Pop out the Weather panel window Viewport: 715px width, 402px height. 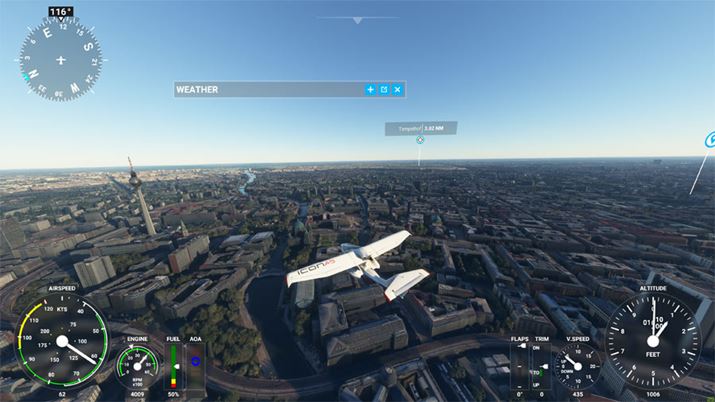[x=384, y=90]
